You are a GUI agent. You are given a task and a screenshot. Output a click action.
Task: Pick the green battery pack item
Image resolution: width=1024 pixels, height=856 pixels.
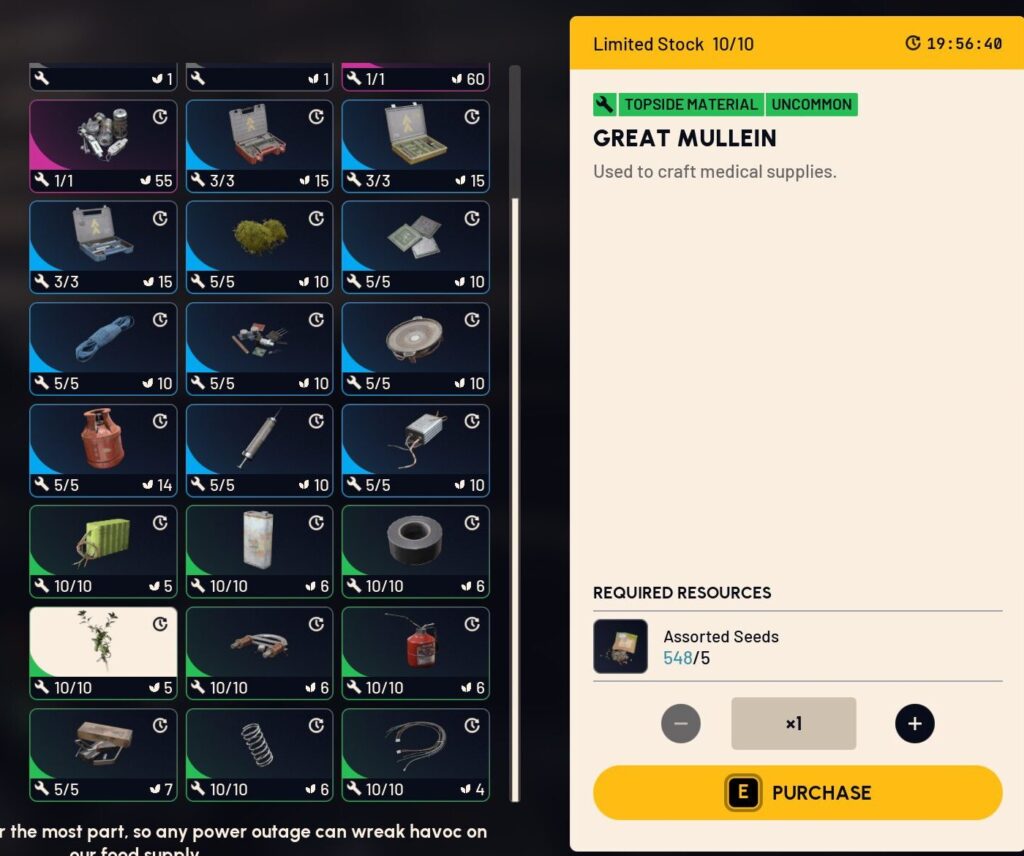click(x=103, y=551)
